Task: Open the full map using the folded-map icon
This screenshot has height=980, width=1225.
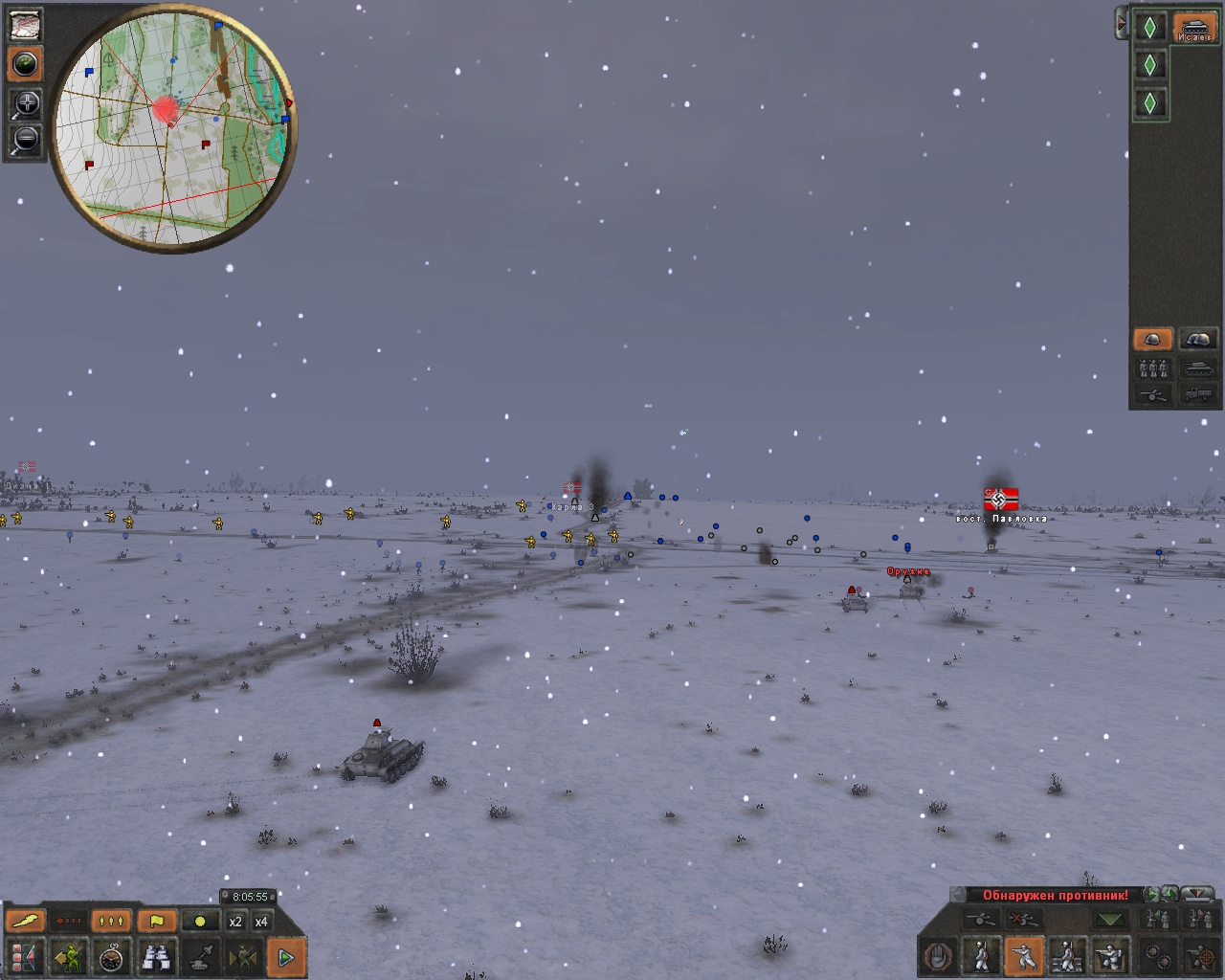Action: [26, 24]
